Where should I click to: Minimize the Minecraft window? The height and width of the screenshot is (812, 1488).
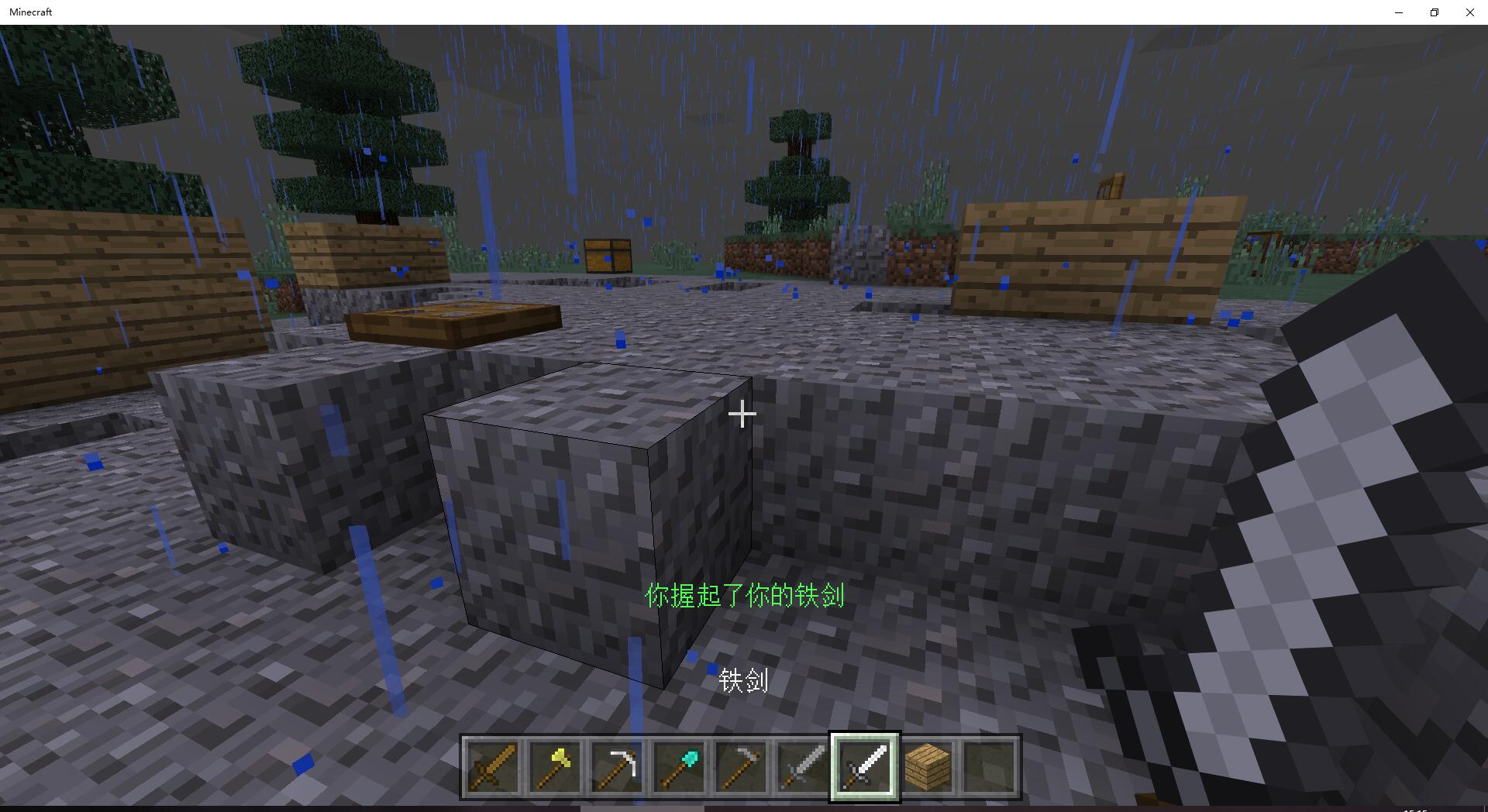pyautogui.click(x=1399, y=12)
